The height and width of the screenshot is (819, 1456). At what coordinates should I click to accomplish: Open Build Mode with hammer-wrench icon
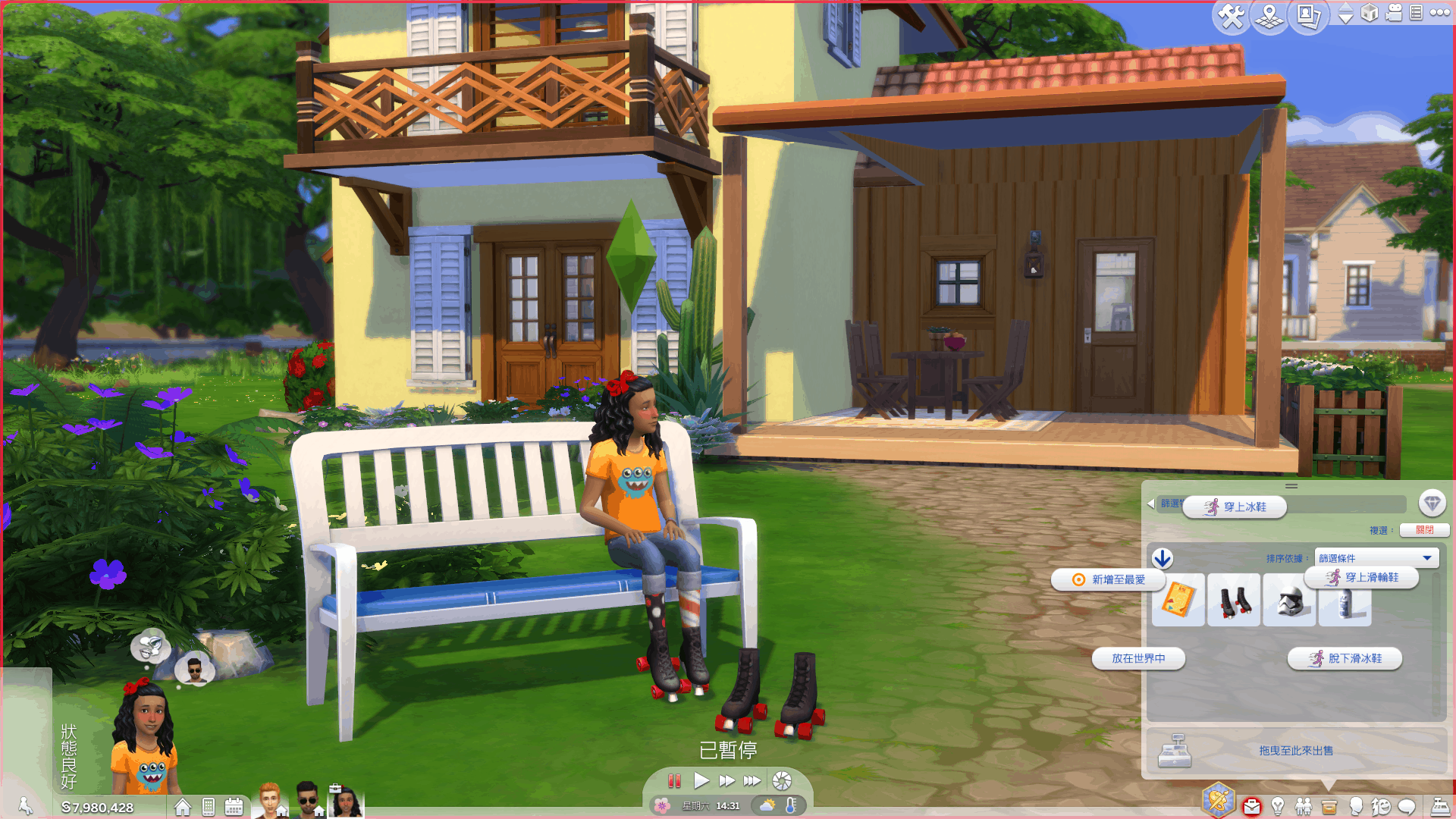point(1230,16)
